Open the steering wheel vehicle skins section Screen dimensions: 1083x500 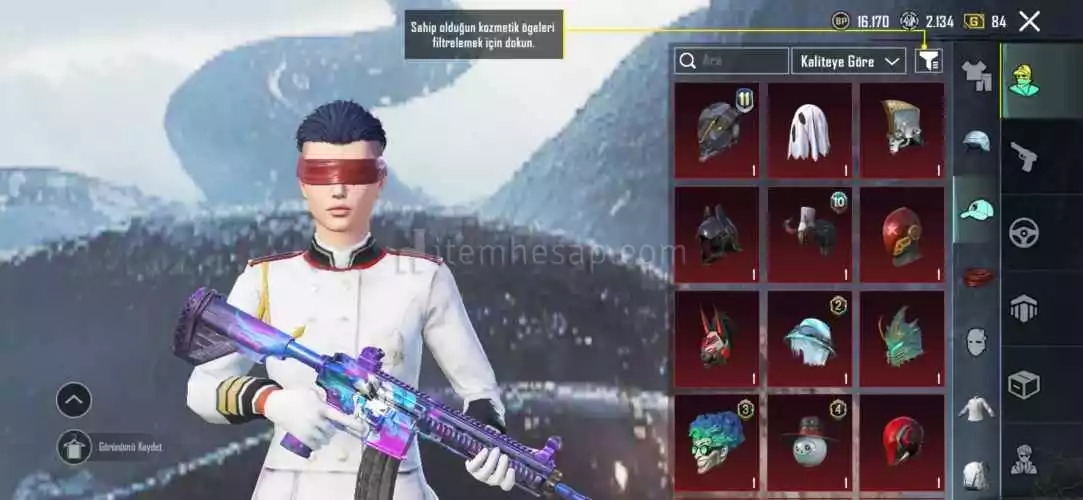click(1024, 233)
